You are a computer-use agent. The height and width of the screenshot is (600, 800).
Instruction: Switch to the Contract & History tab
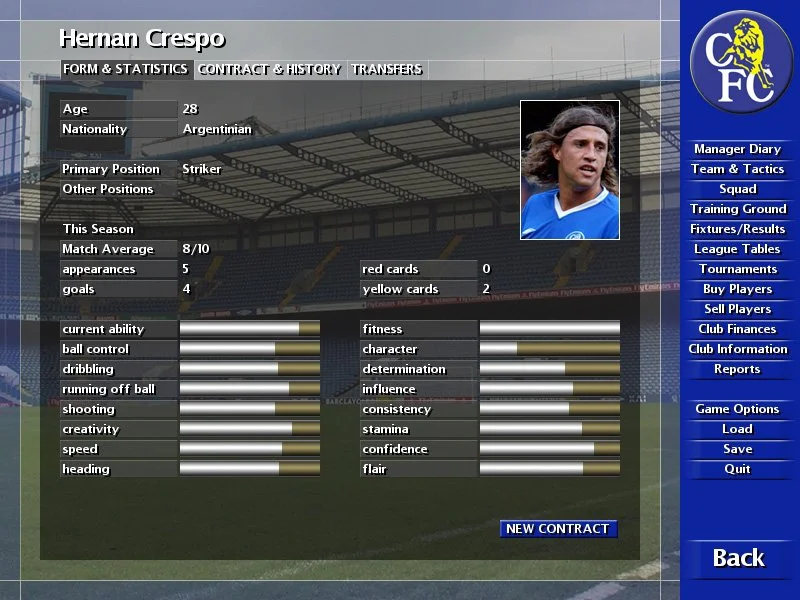(270, 69)
